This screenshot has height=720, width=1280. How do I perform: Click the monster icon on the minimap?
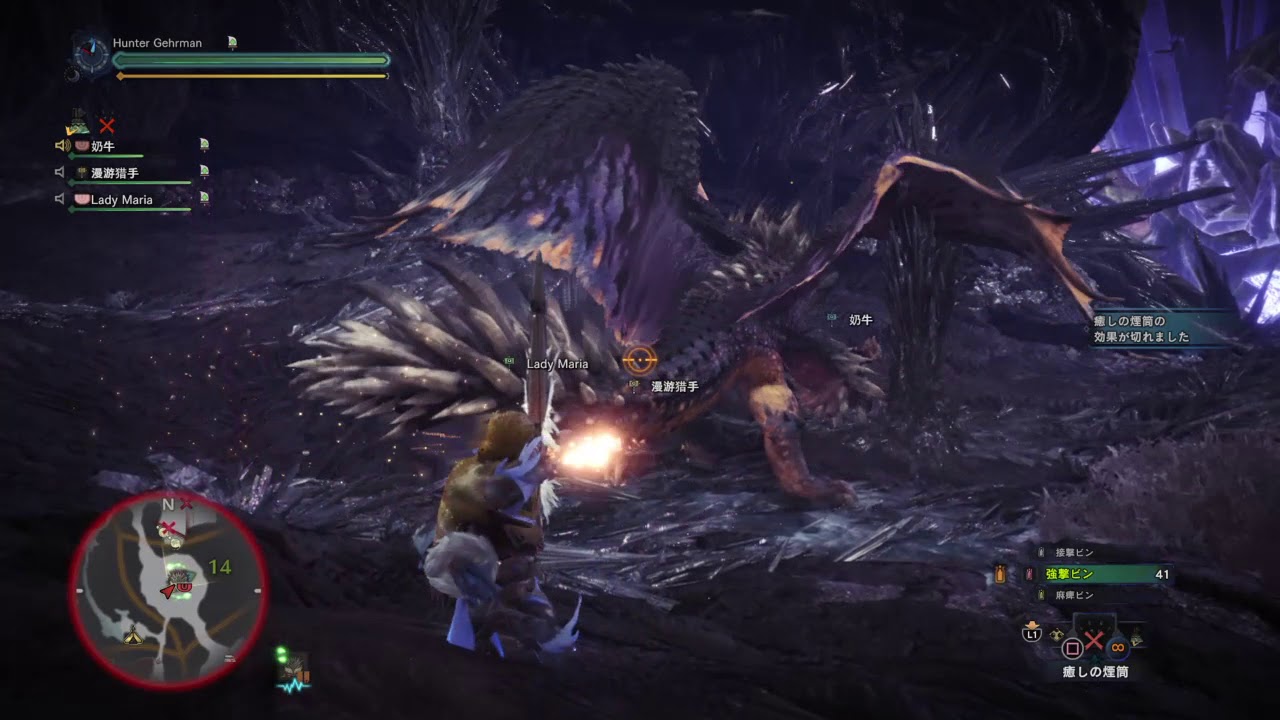tap(180, 575)
